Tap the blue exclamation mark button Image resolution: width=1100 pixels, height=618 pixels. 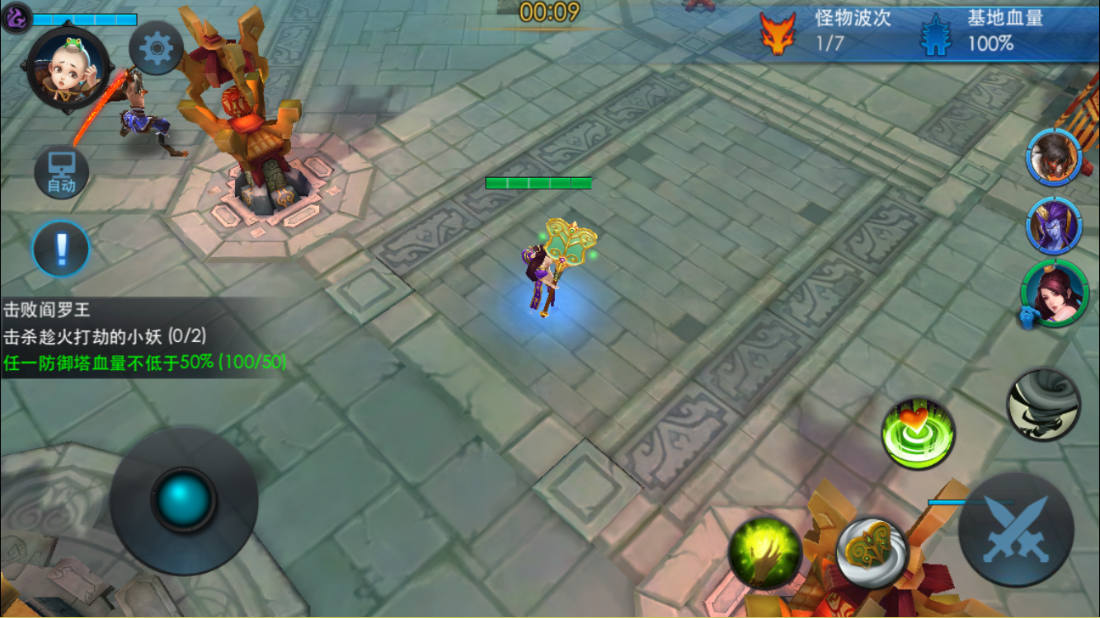(61, 248)
